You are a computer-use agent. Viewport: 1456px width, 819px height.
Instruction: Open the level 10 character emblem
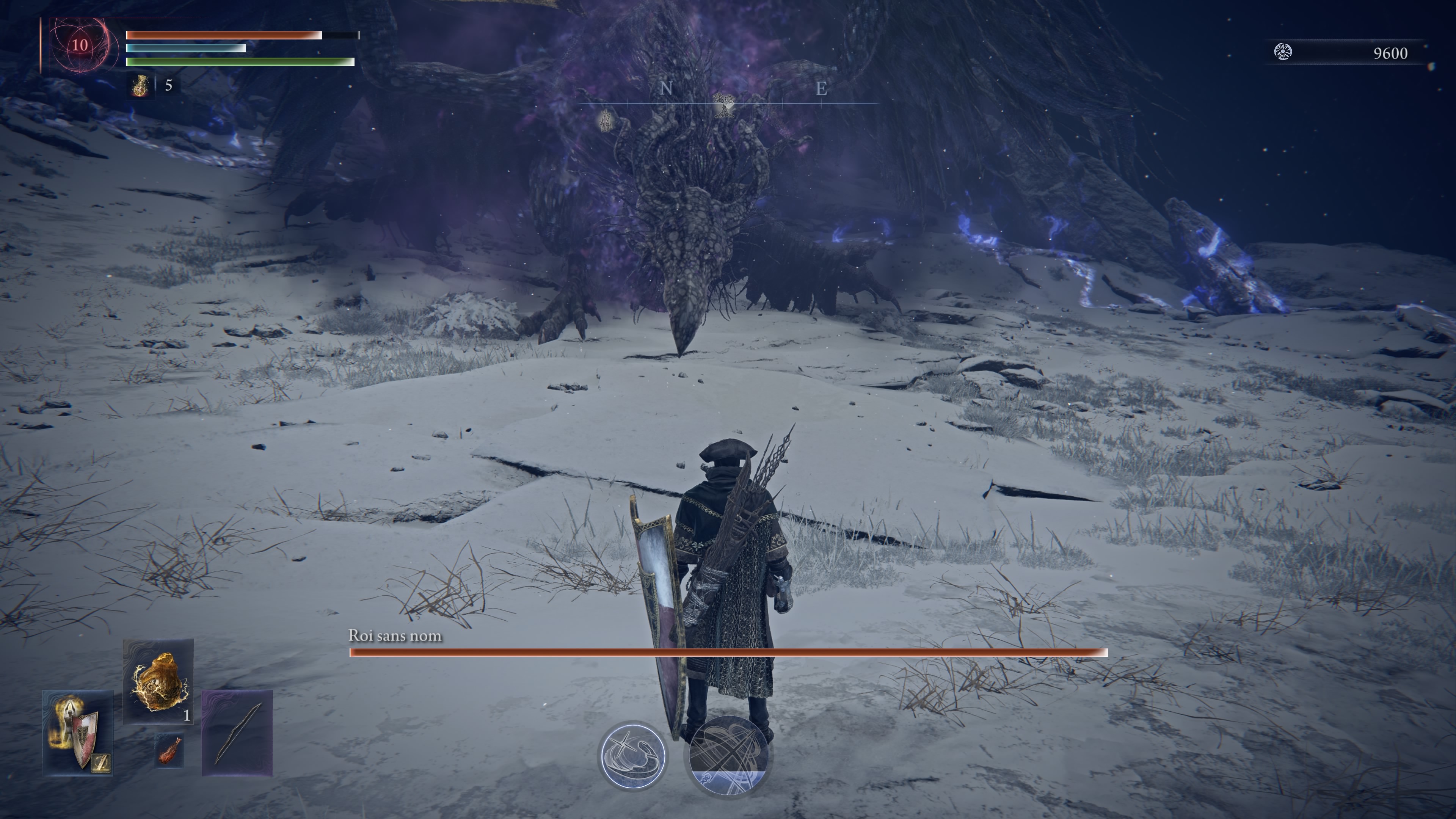[x=80, y=45]
